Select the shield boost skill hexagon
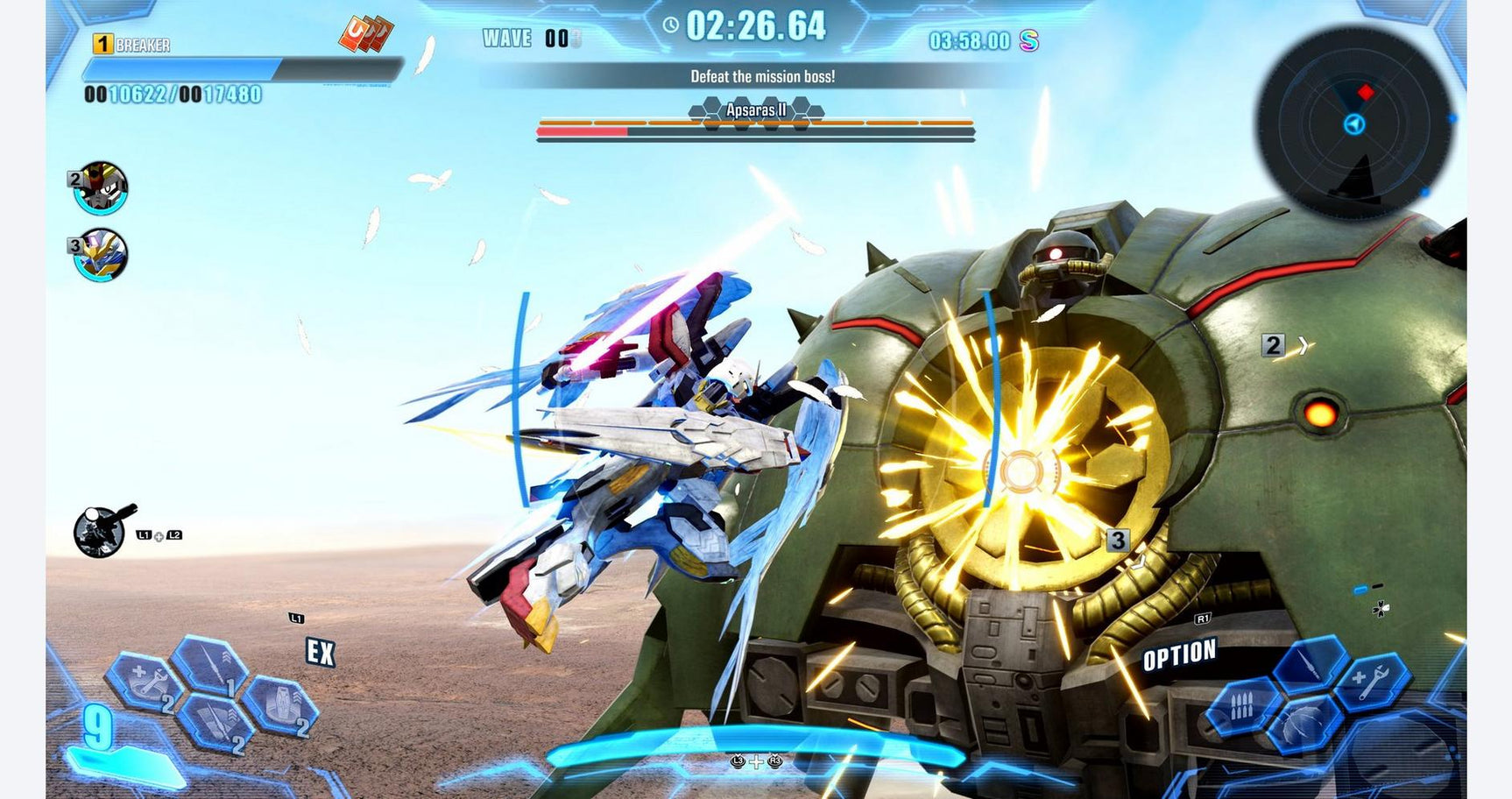 pyautogui.click(x=282, y=704)
